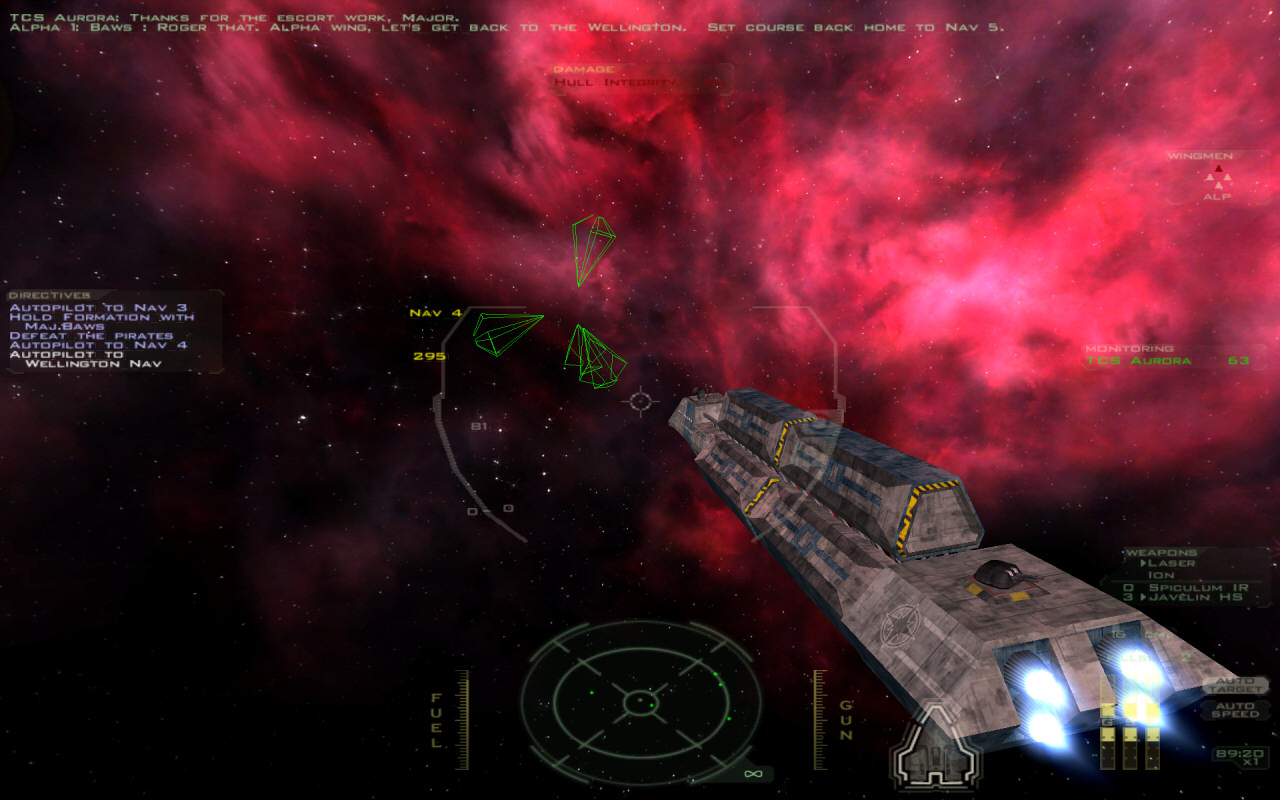Toggle the Auto Target indicator
The image size is (1280, 800).
(x=1234, y=685)
